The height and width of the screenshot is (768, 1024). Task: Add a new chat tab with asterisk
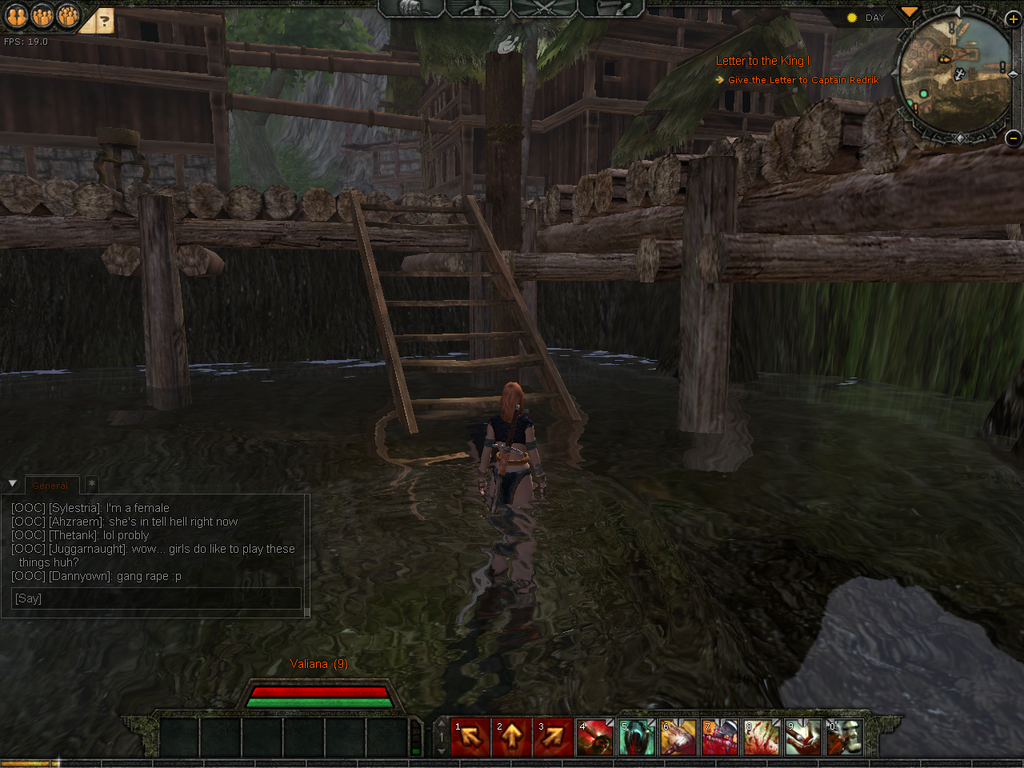[91, 485]
